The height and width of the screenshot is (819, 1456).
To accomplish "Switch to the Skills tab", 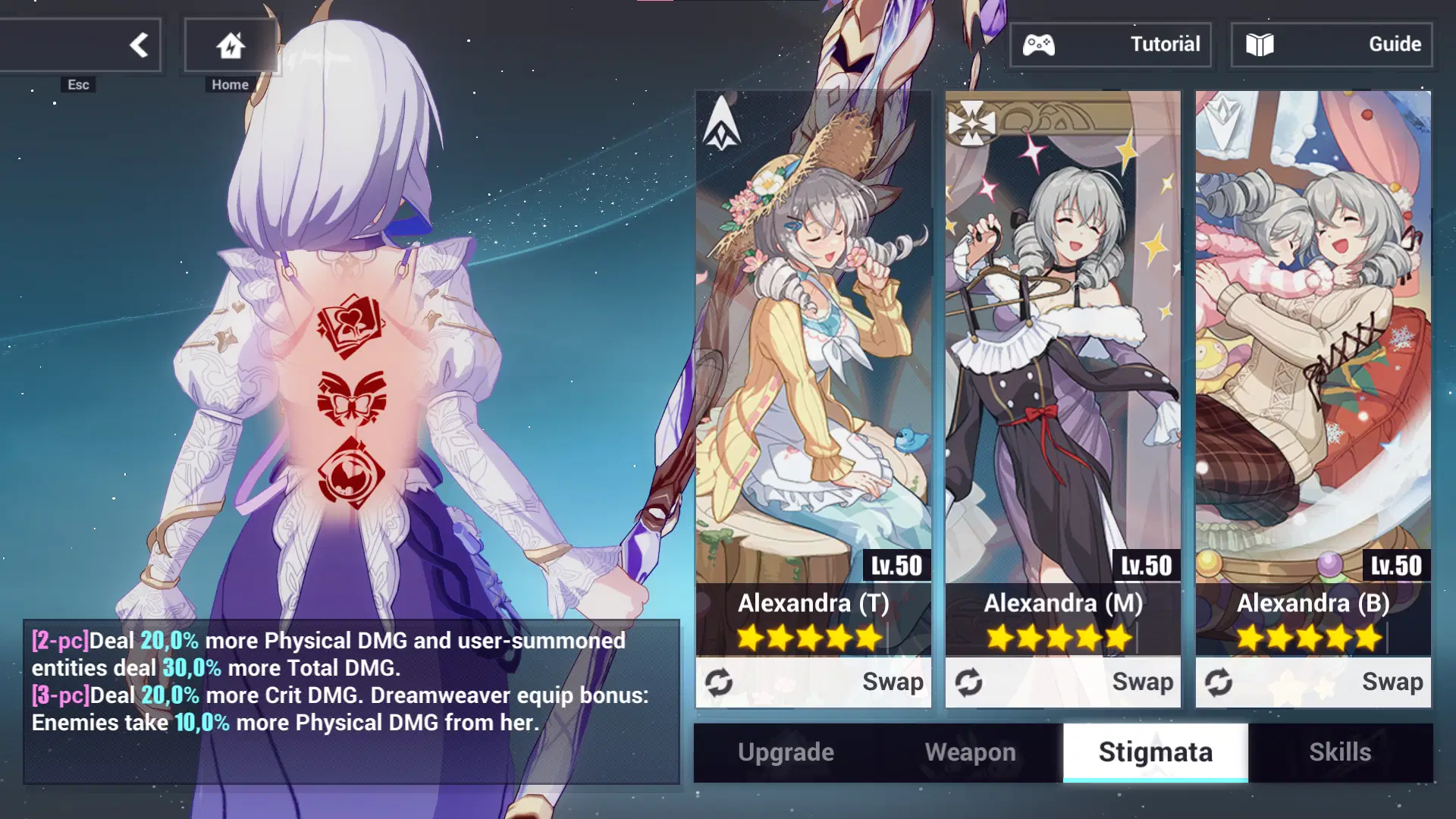I will point(1341,752).
